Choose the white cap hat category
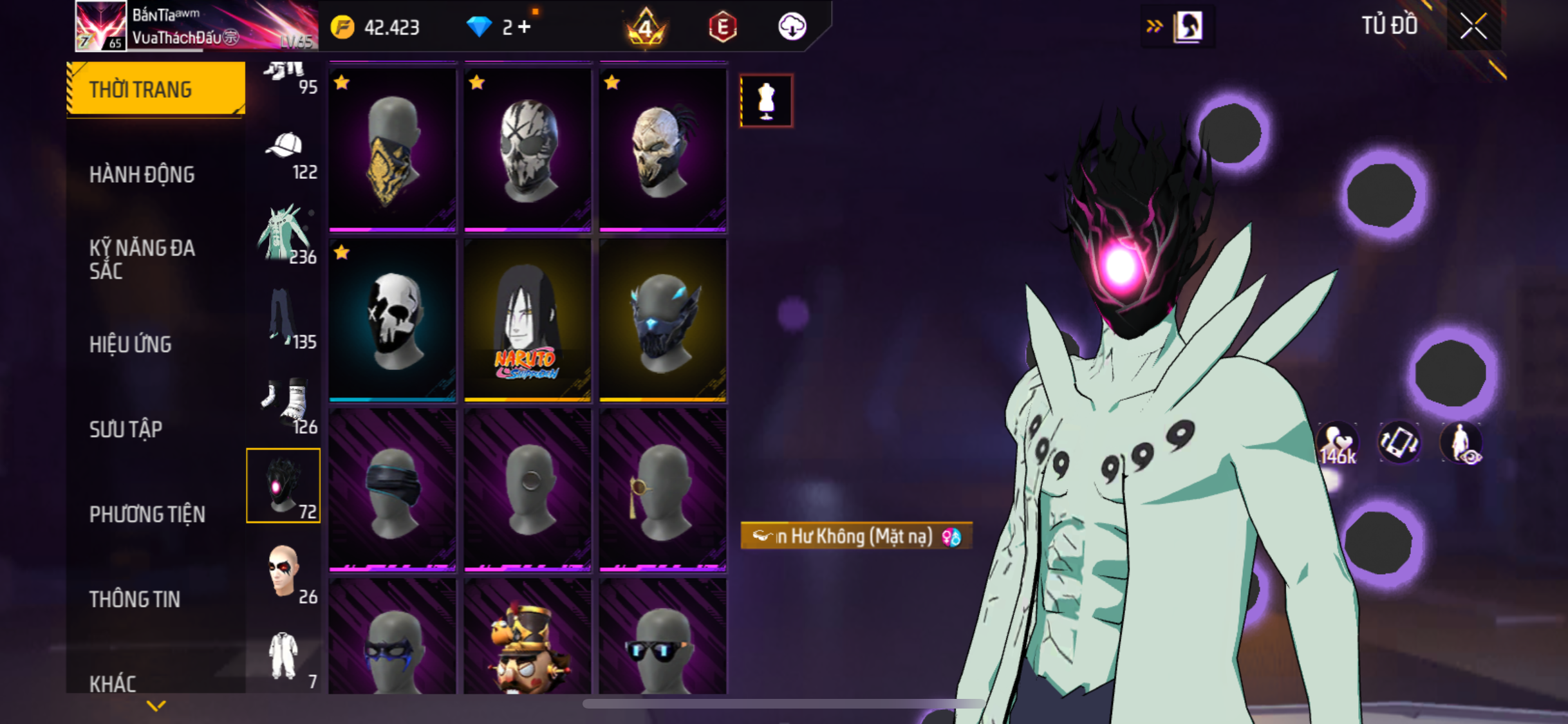 tap(285, 154)
